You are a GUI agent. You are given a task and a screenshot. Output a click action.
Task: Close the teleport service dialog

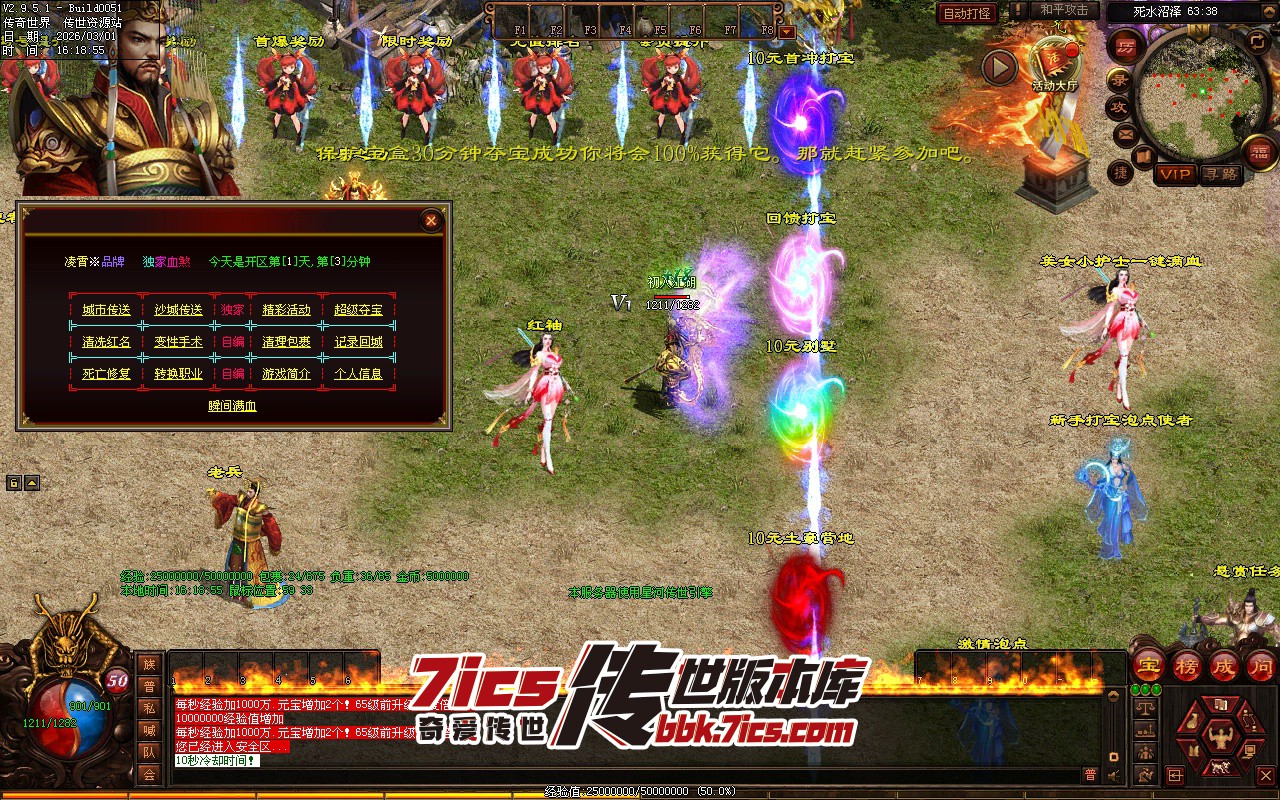(431, 221)
